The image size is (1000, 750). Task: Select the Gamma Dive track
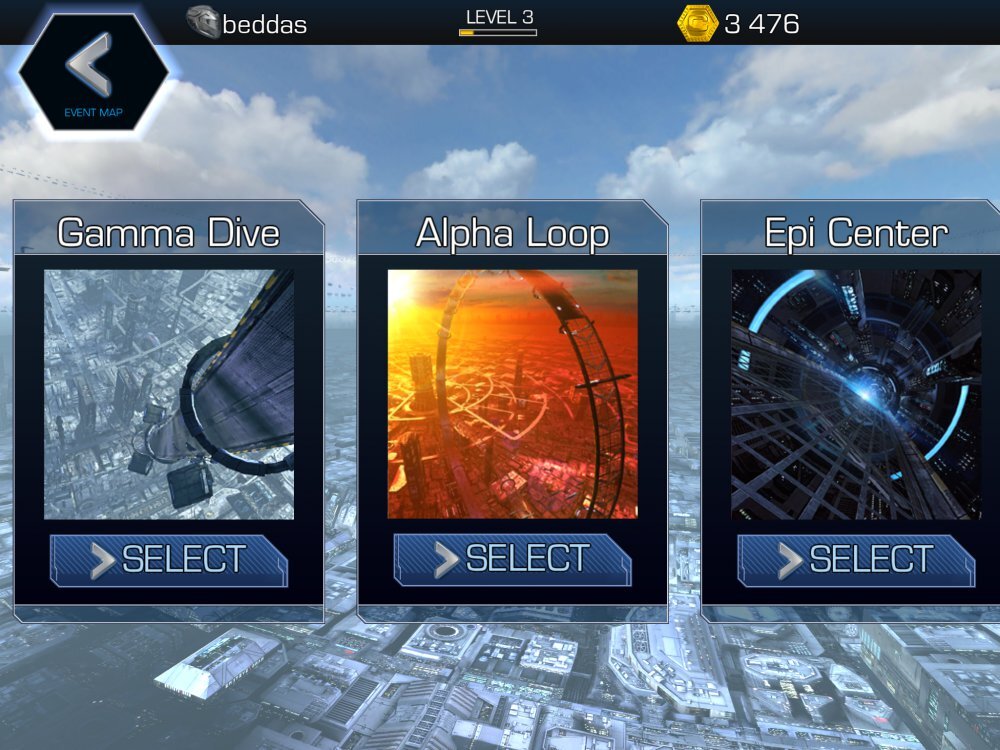coord(169,560)
